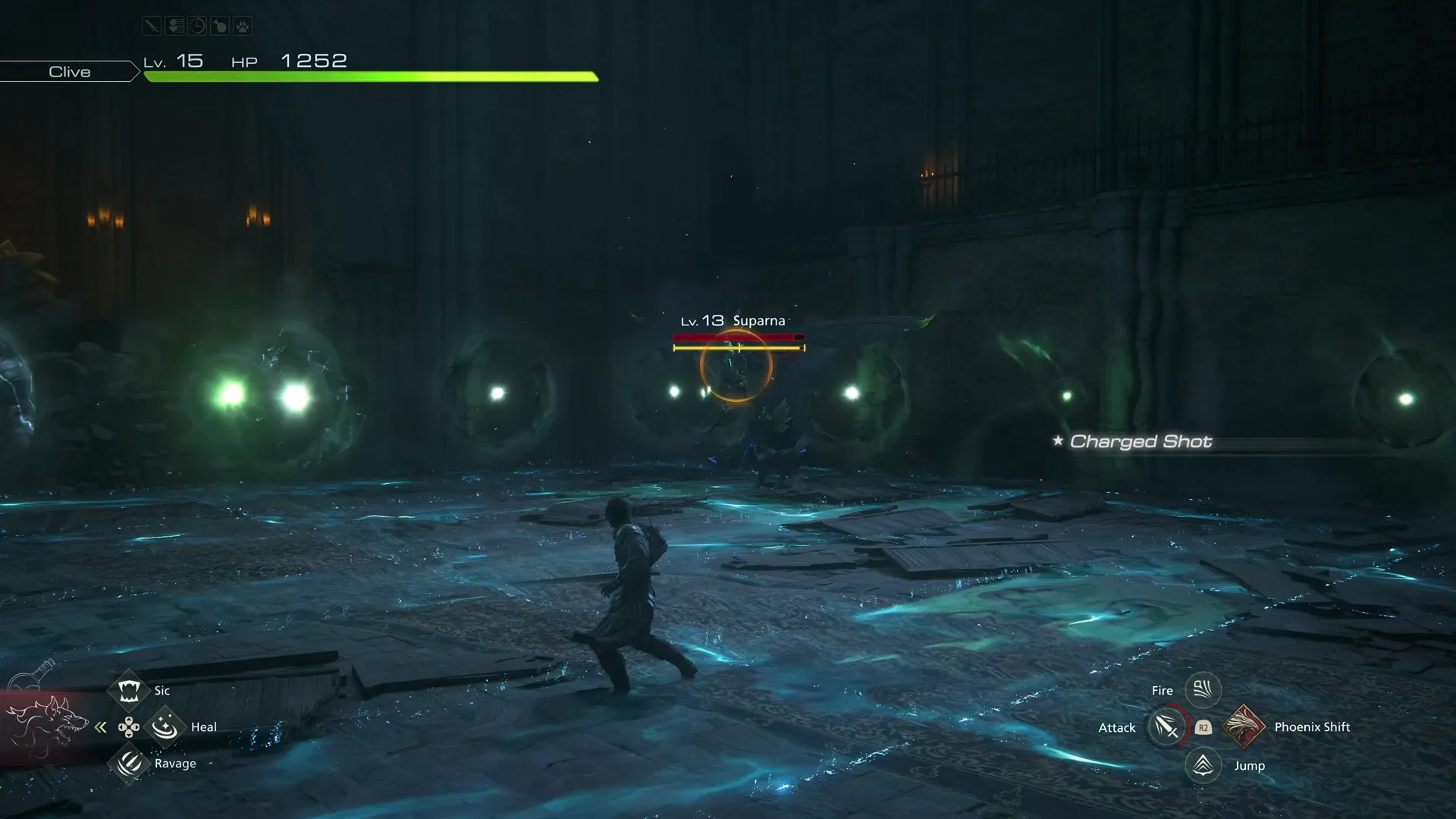Click the gil currency status icon

[x=174, y=25]
